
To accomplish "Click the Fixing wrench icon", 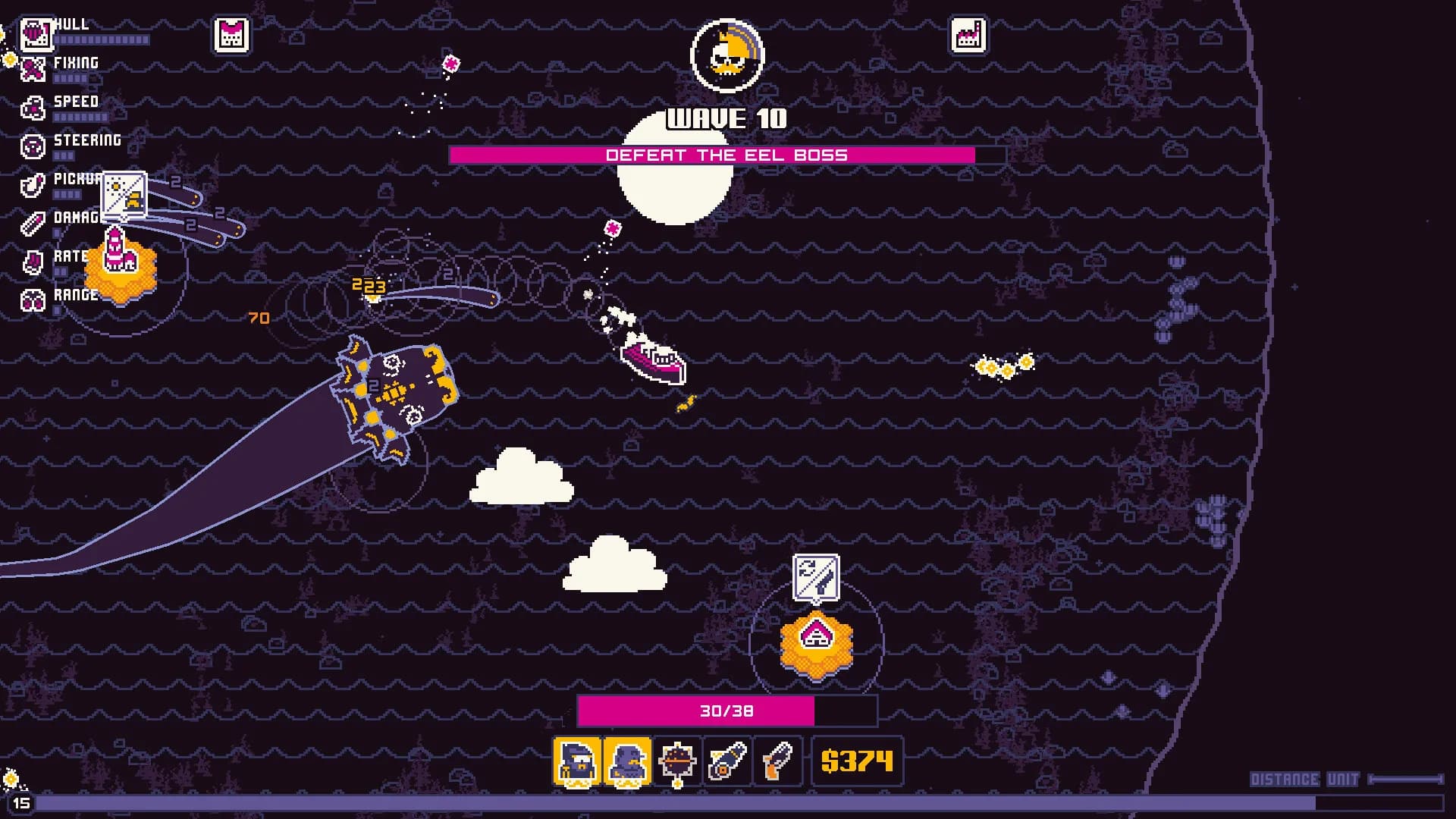I will point(32,69).
